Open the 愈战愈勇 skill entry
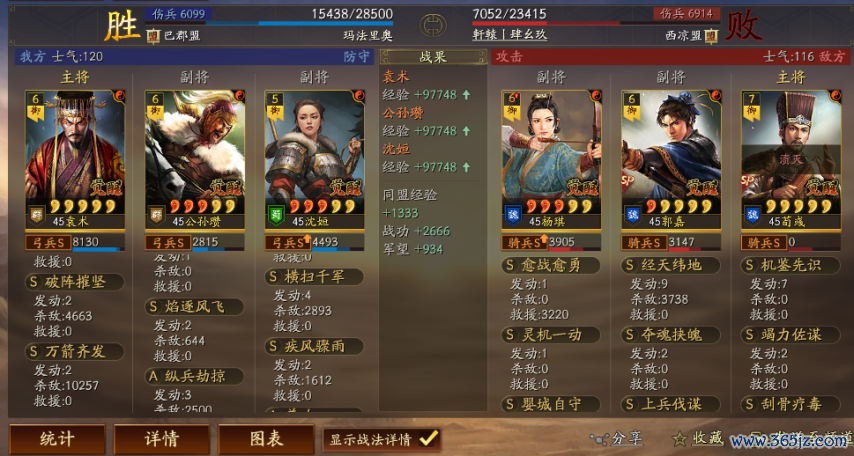The image size is (854, 456). [555, 265]
